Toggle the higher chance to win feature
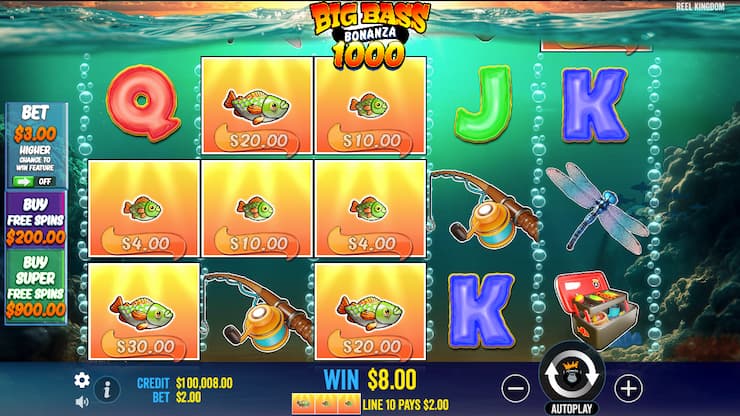This screenshot has width=740, height=416. [x=34, y=181]
